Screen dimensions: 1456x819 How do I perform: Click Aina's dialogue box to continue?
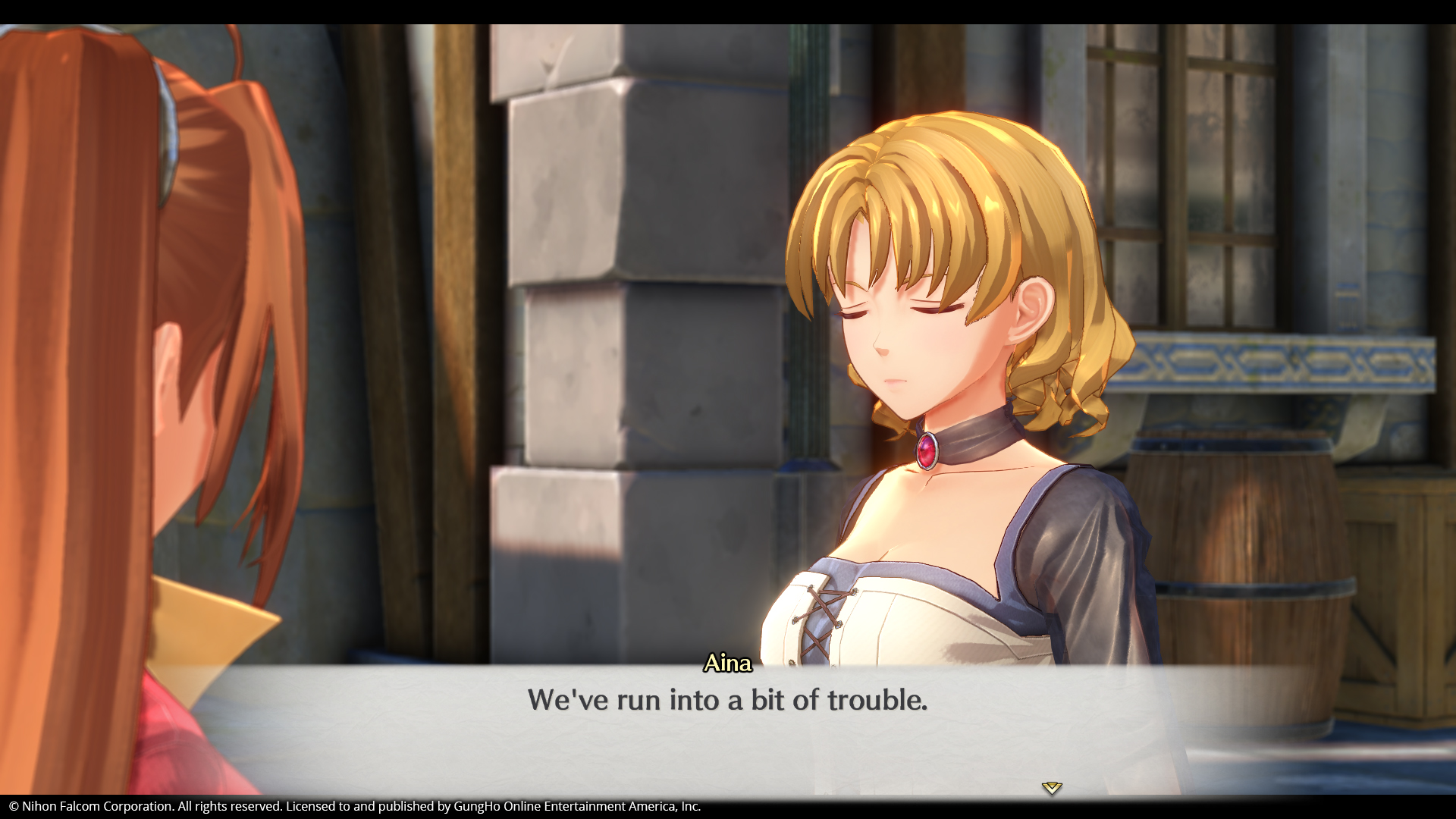726,728
